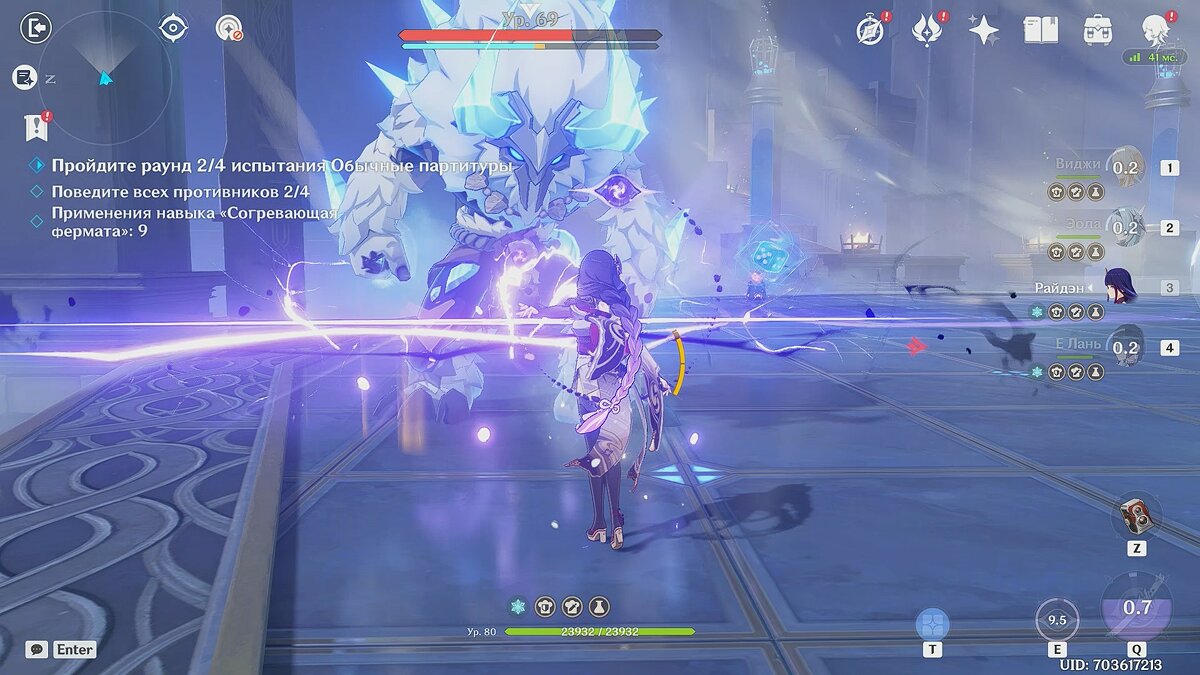Open the backpack inventory
Viewport: 1200px width, 675px height.
click(1097, 29)
